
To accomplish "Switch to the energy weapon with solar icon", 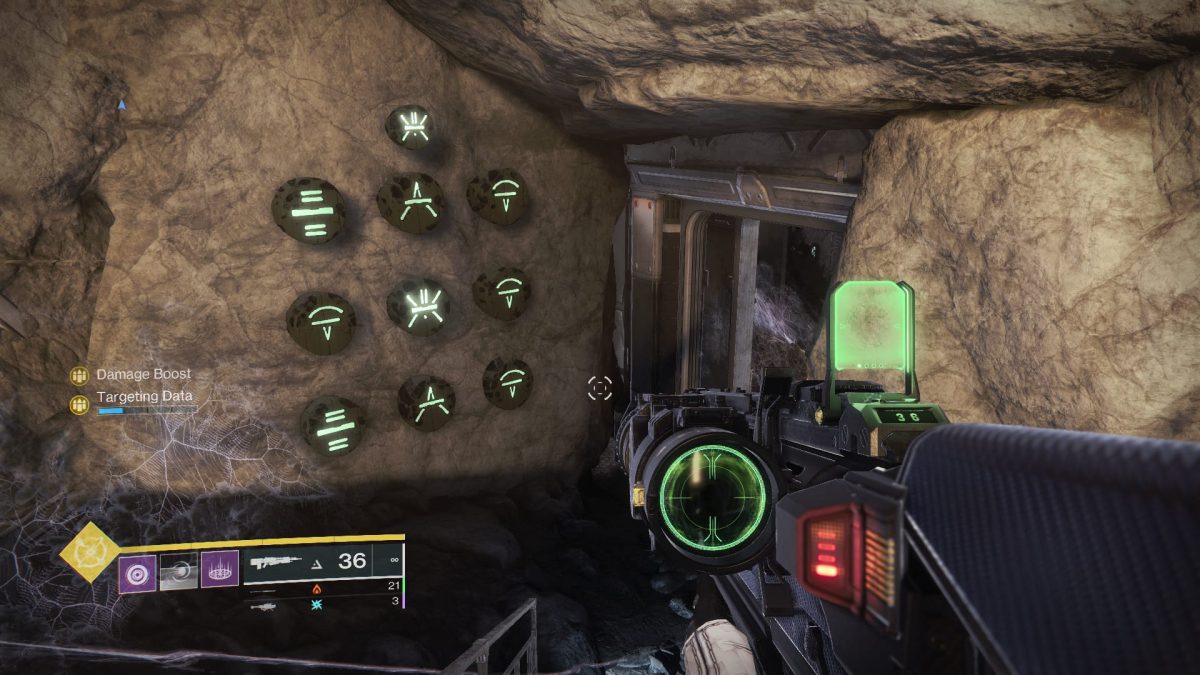I will click(318, 588).
